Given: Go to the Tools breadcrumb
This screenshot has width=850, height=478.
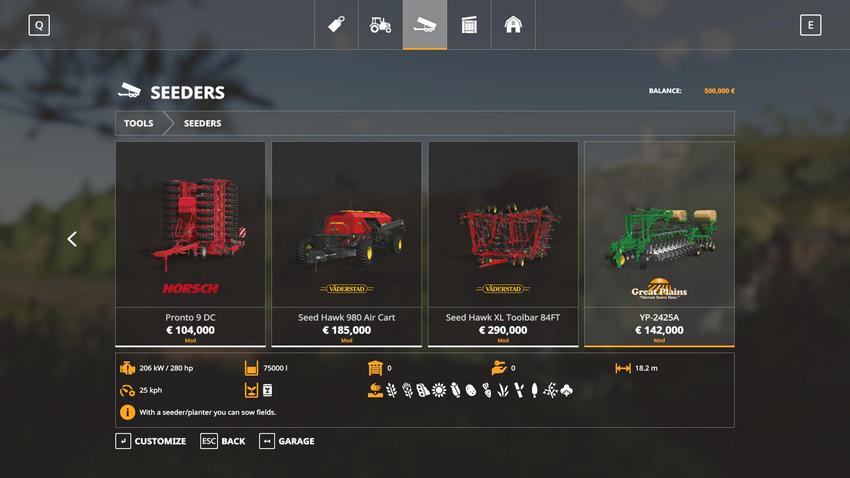Looking at the screenshot, I should pos(139,123).
